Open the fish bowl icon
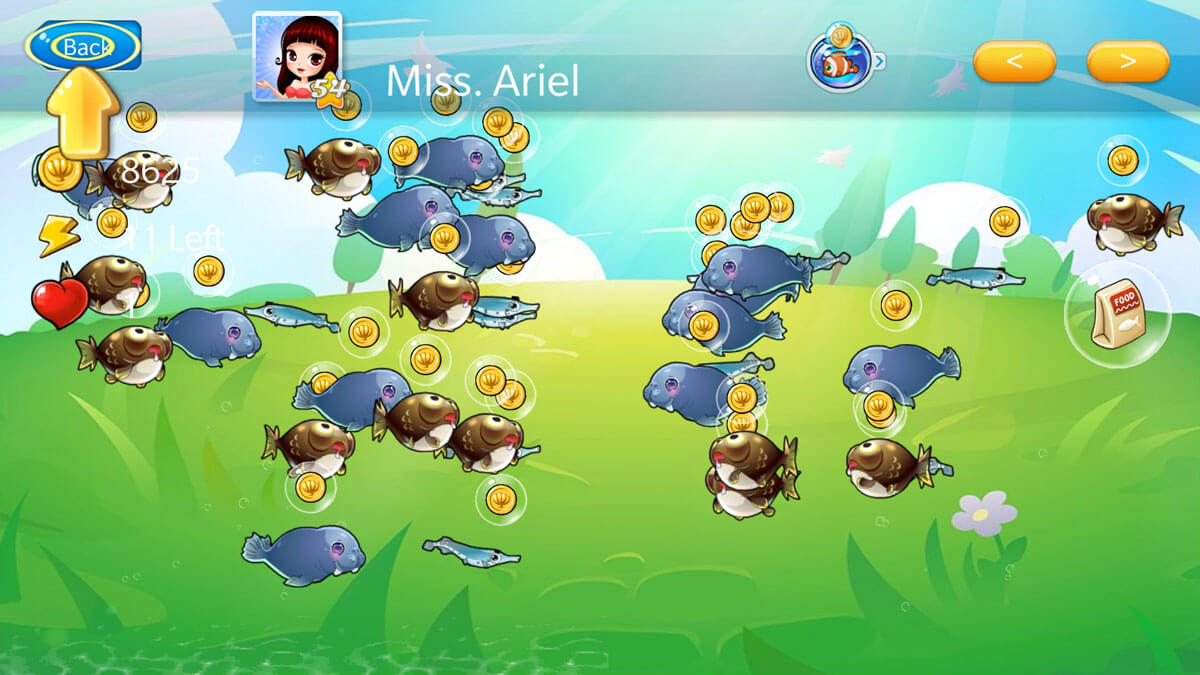The width and height of the screenshot is (1200, 675). pos(840,63)
